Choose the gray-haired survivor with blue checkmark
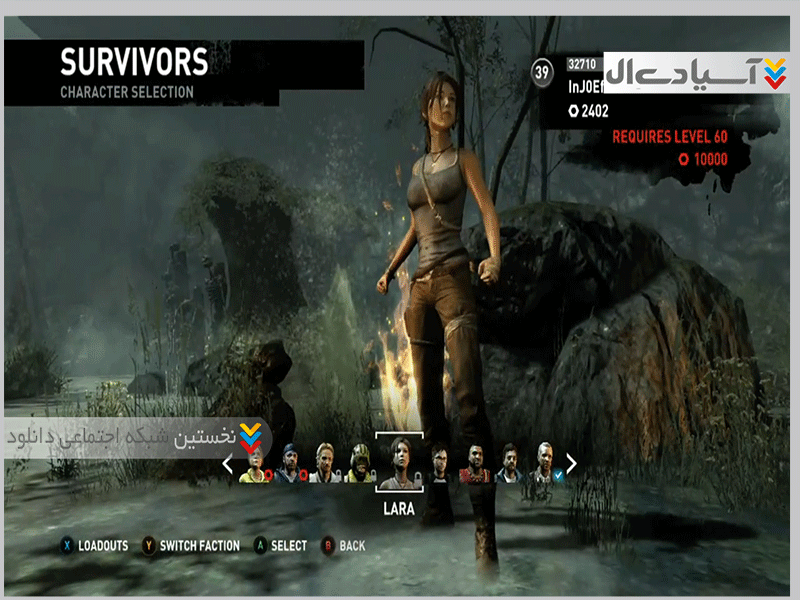 [x=543, y=463]
